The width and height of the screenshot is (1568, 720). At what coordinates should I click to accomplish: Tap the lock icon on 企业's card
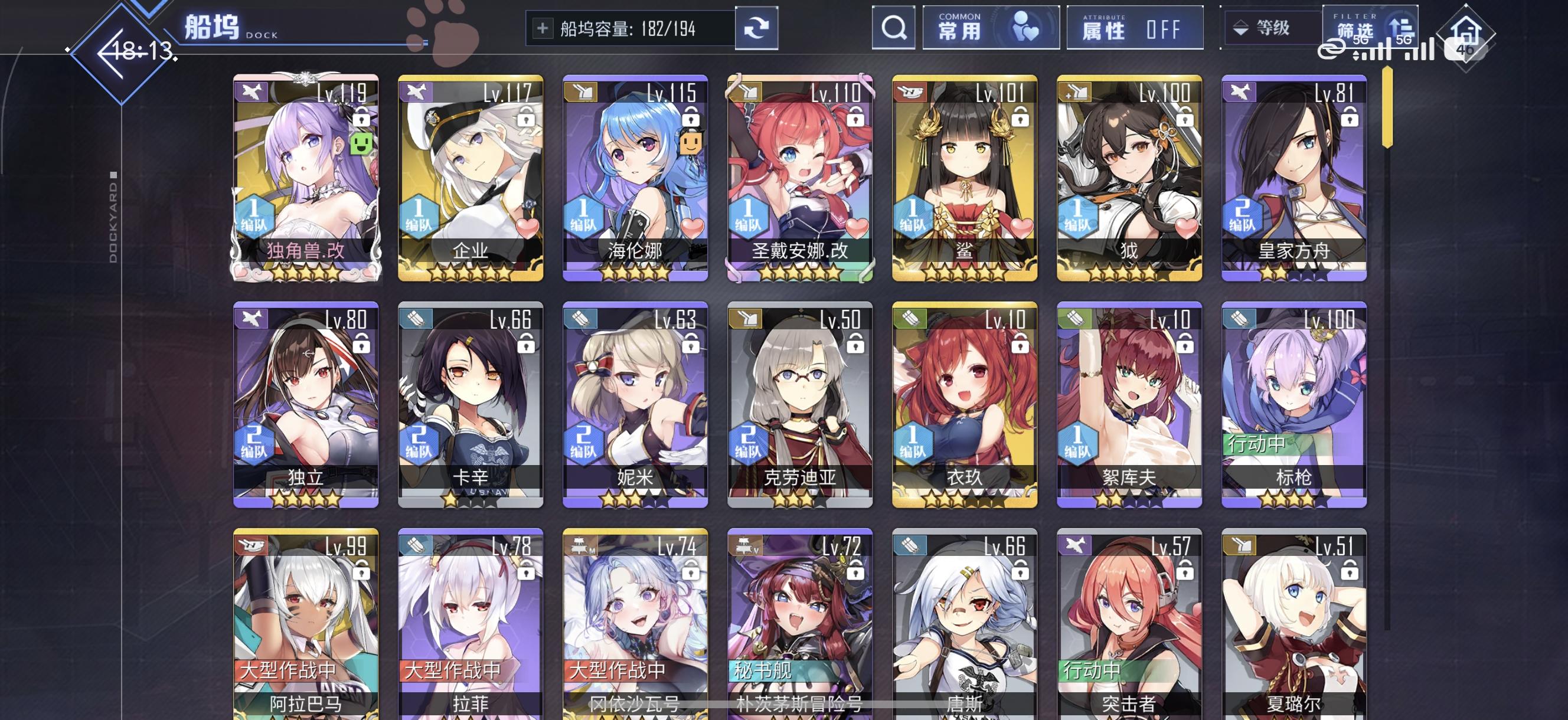528,117
